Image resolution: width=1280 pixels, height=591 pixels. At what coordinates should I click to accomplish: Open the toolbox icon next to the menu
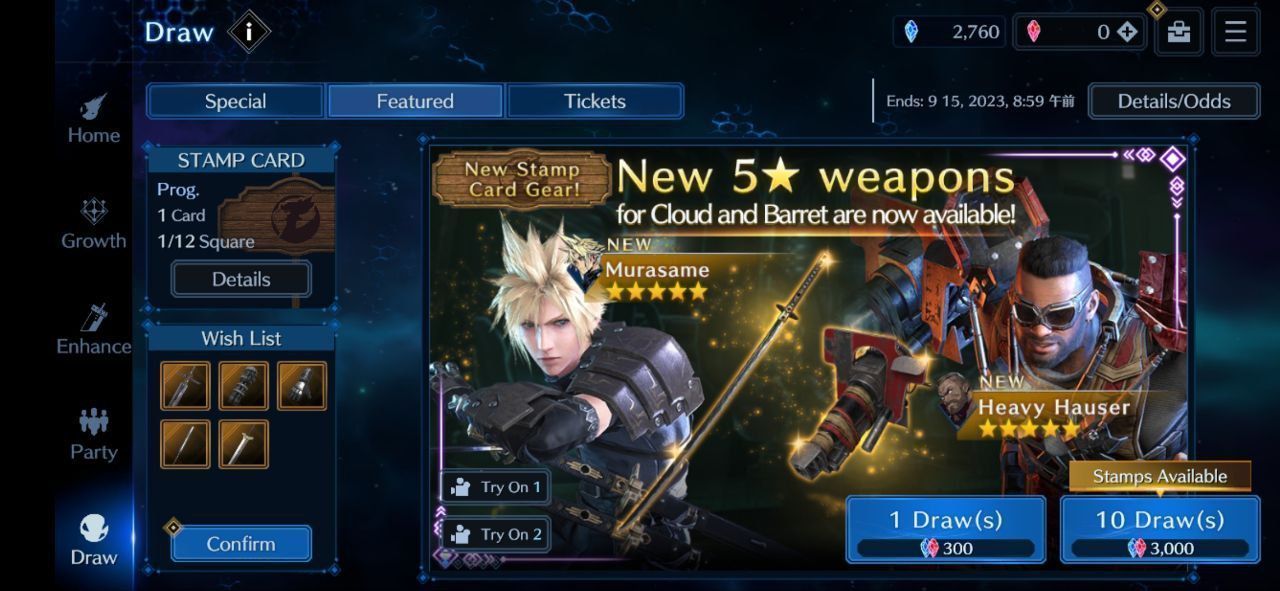(1179, 32)
